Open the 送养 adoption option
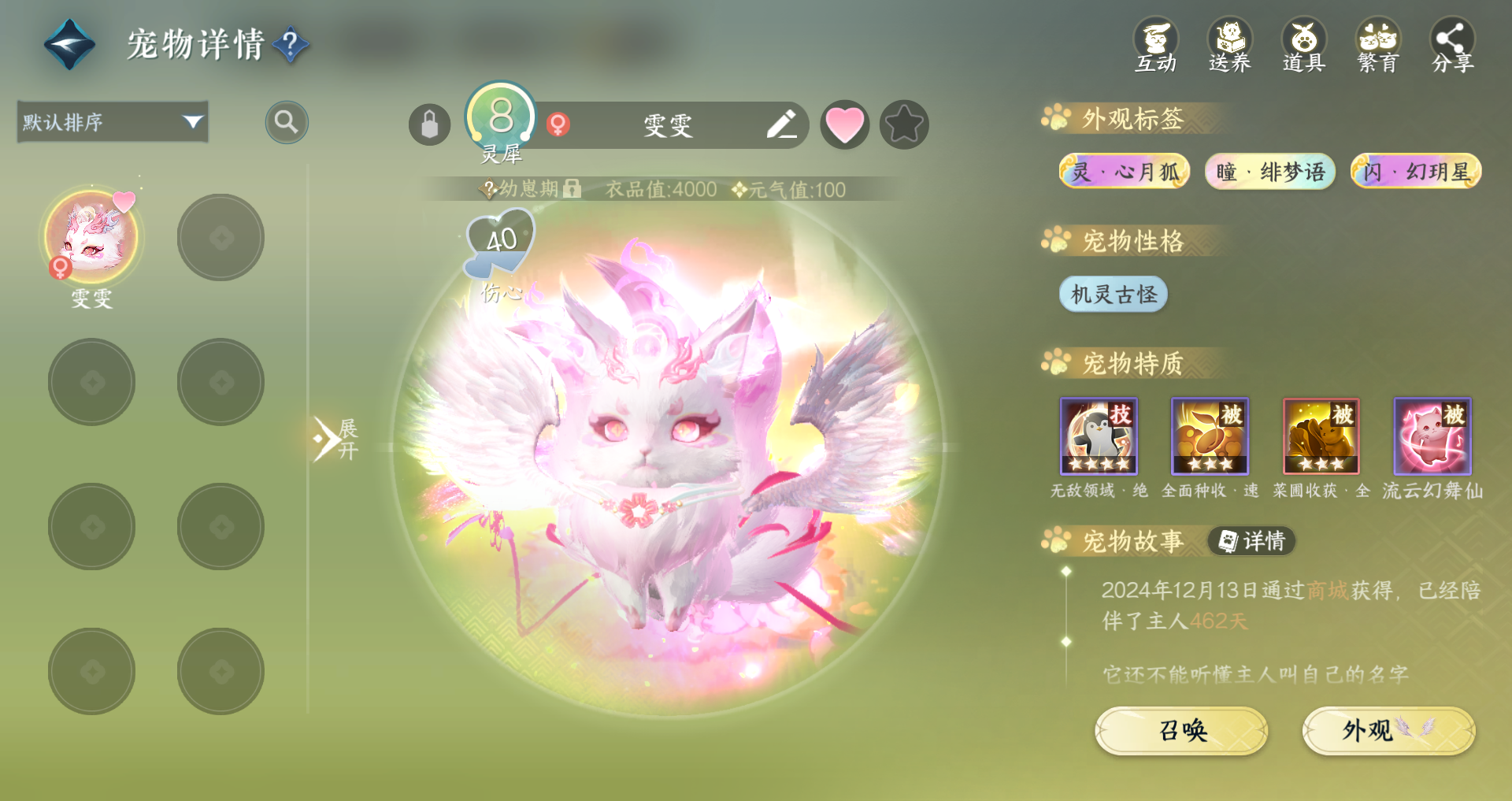The width and height of the screenshot is (1512, 801). (1229, 46)
